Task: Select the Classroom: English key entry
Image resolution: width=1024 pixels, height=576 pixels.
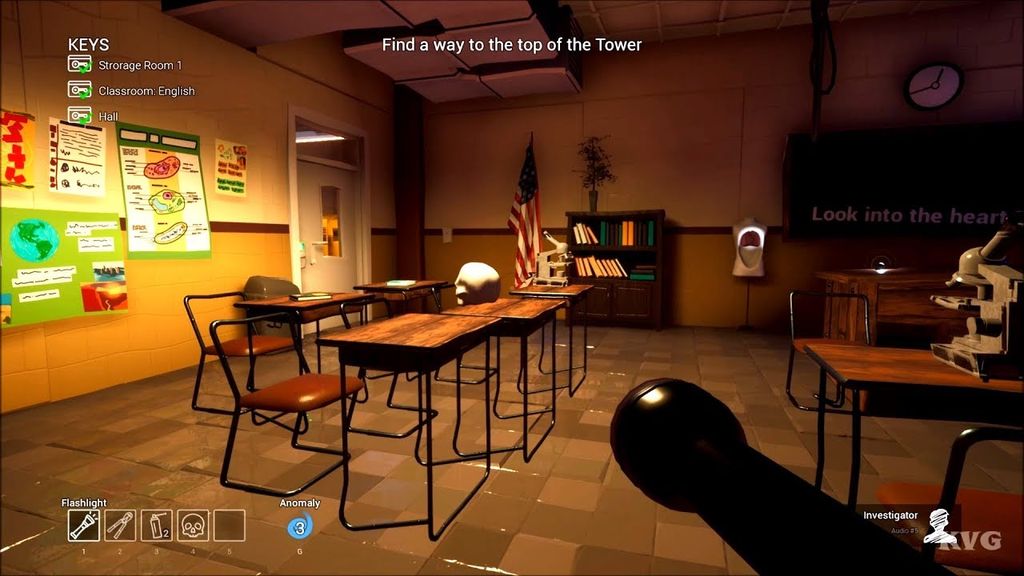Action: coord(146,91)
